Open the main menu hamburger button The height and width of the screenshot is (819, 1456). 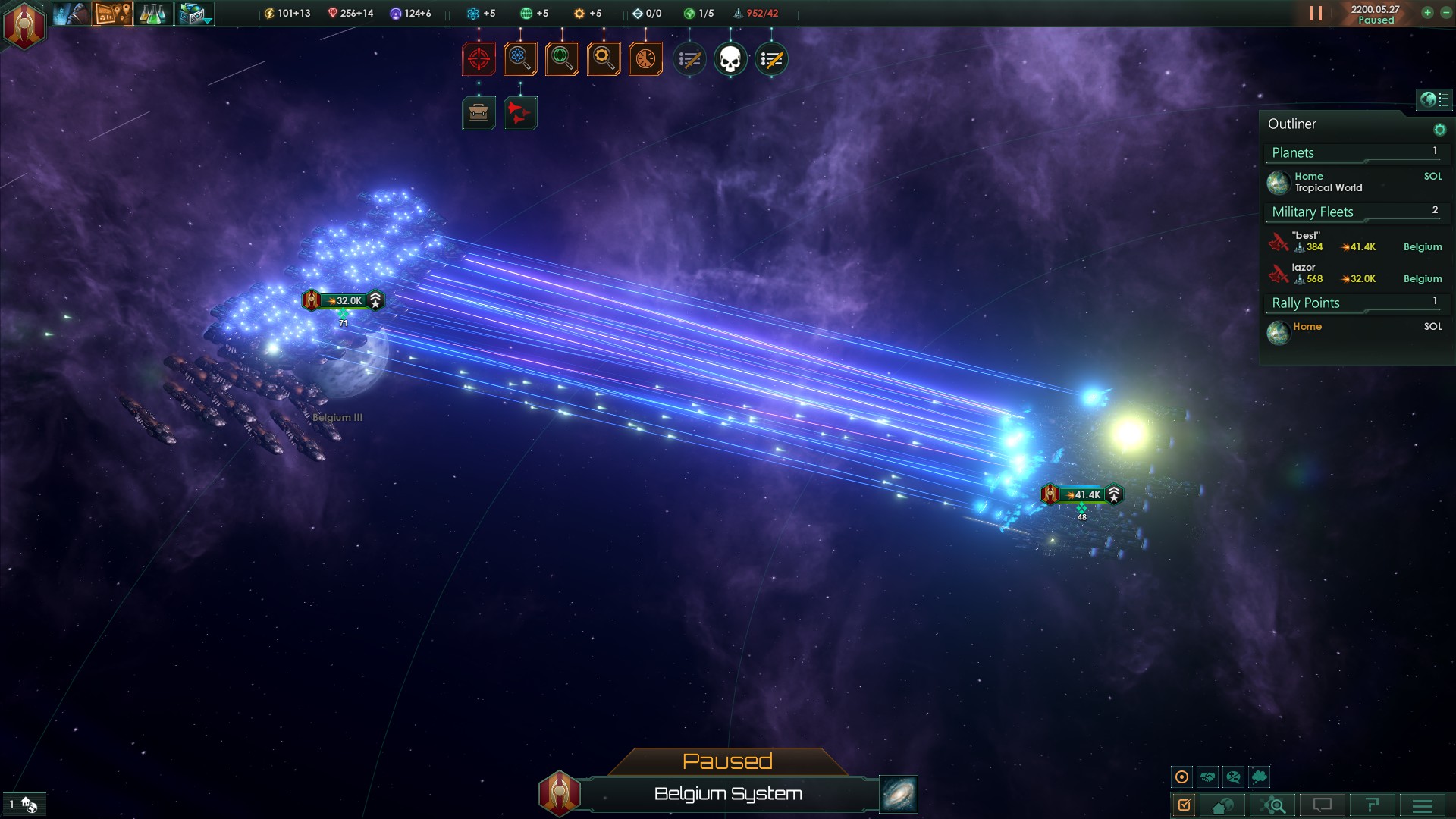click(x=1422, y=805)
